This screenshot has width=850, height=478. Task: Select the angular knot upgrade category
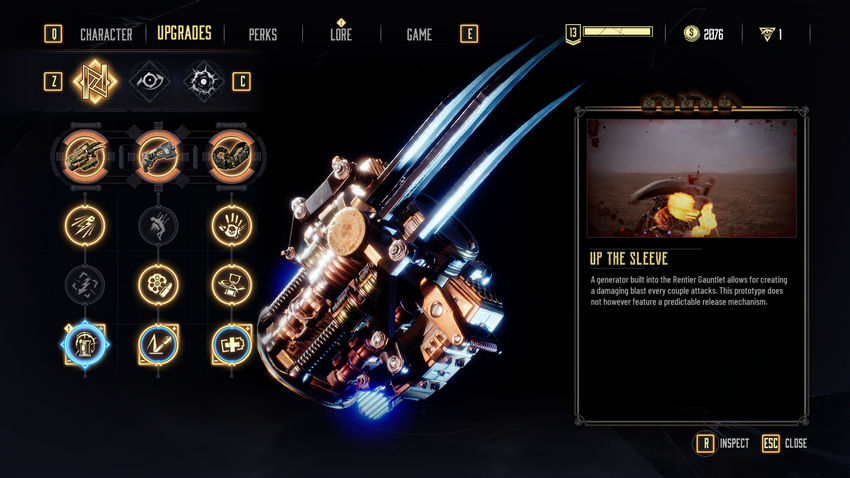point(97,81)
